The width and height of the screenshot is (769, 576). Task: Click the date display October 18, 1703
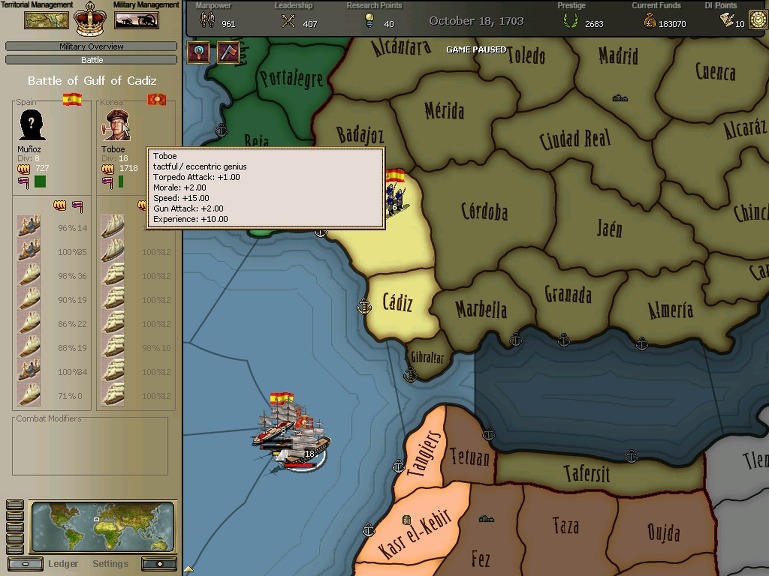pos(478,20)
